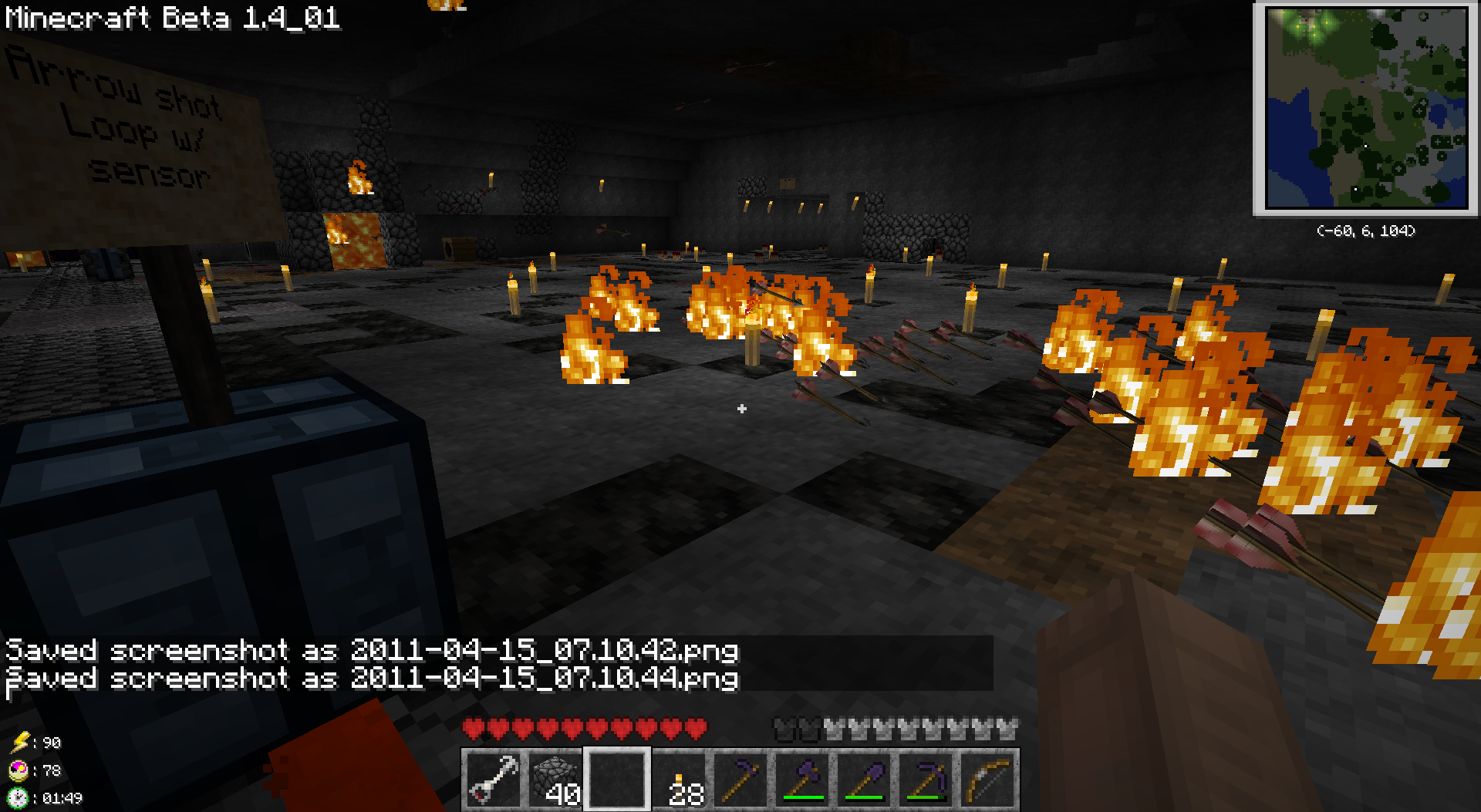Equip the purple hoe from hotbar

(x=740, y=780)
